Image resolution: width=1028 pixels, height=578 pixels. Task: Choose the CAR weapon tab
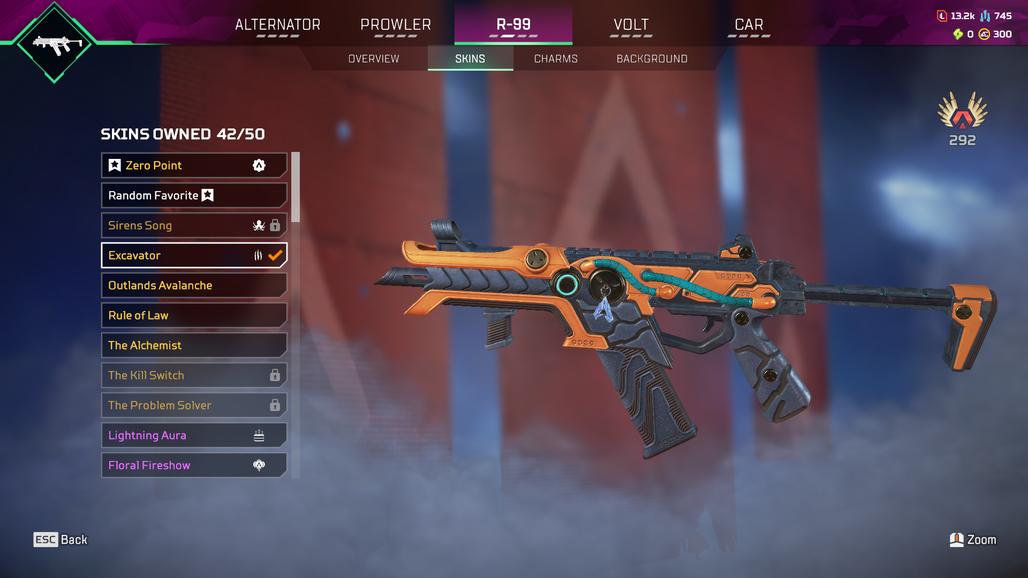click(x=748, y=25)
